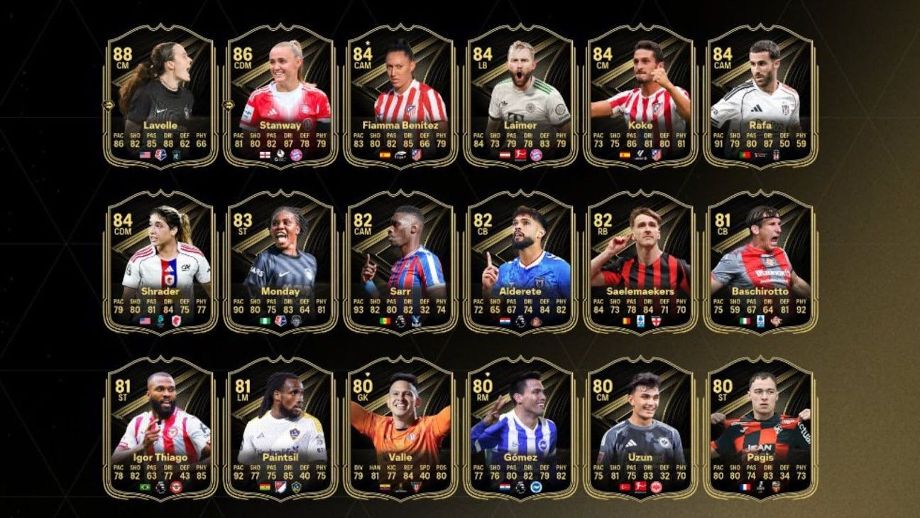Open the Valle goalkeeper card
Screen dimensions: 920x518
(400, 428)
